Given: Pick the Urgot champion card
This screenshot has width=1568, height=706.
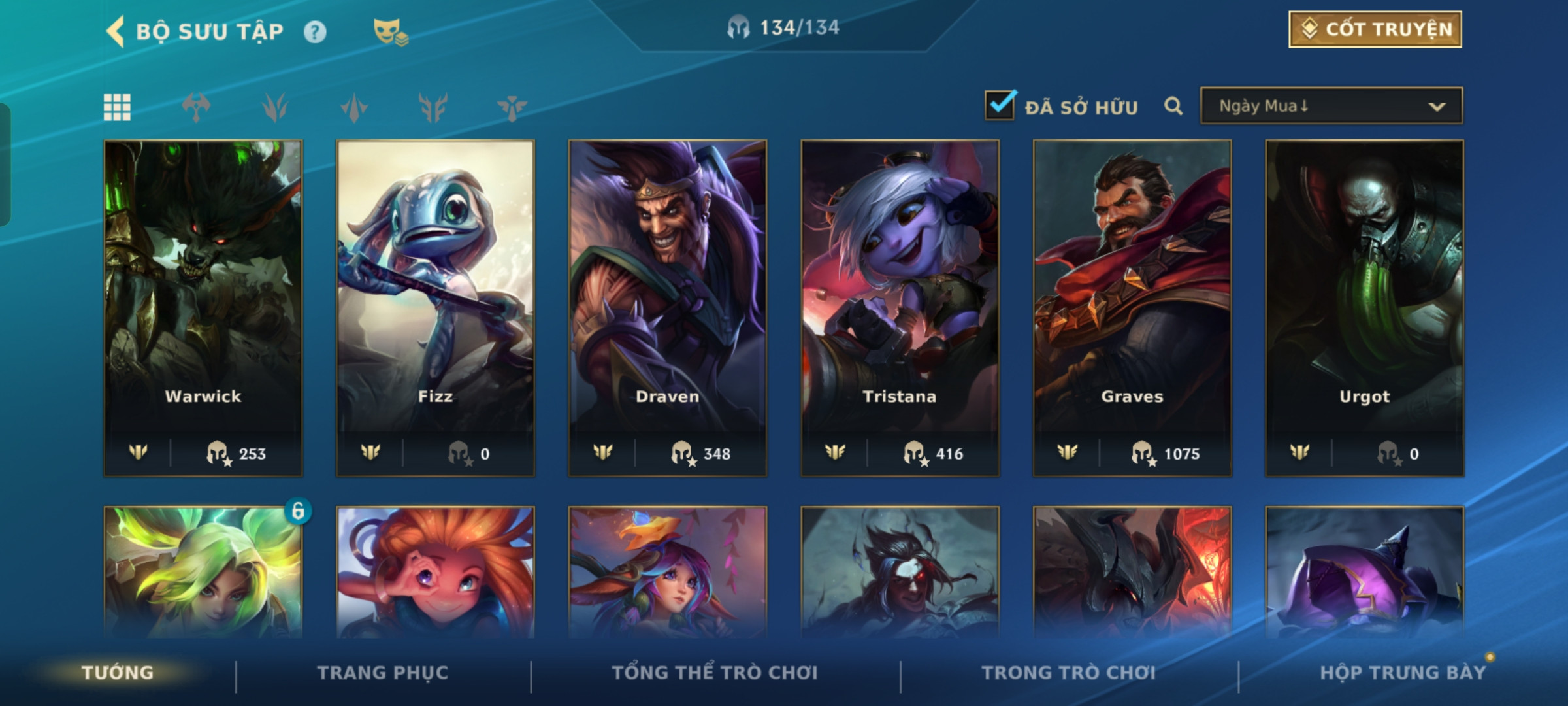Looking at the screenshot, I should [x=1364, y=307].
